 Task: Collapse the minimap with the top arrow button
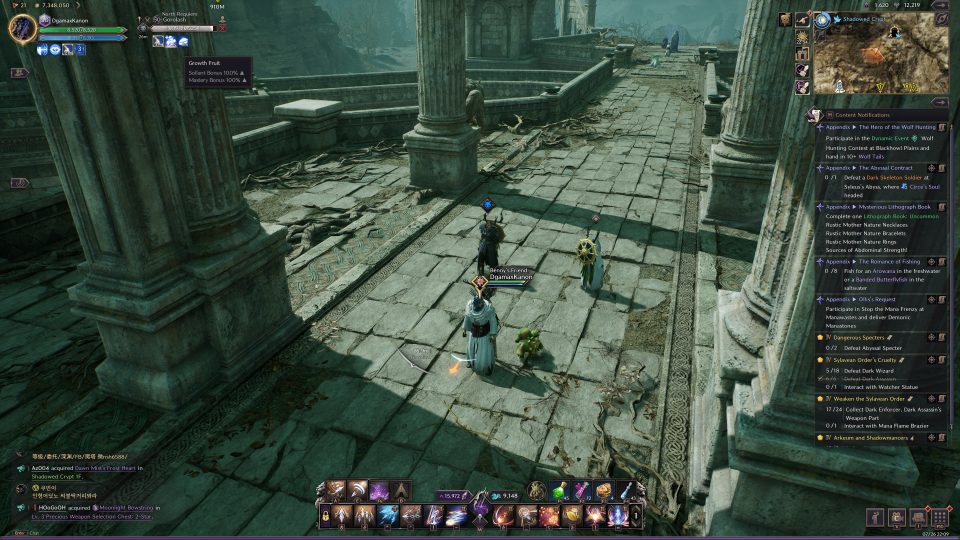pos(940,4)
